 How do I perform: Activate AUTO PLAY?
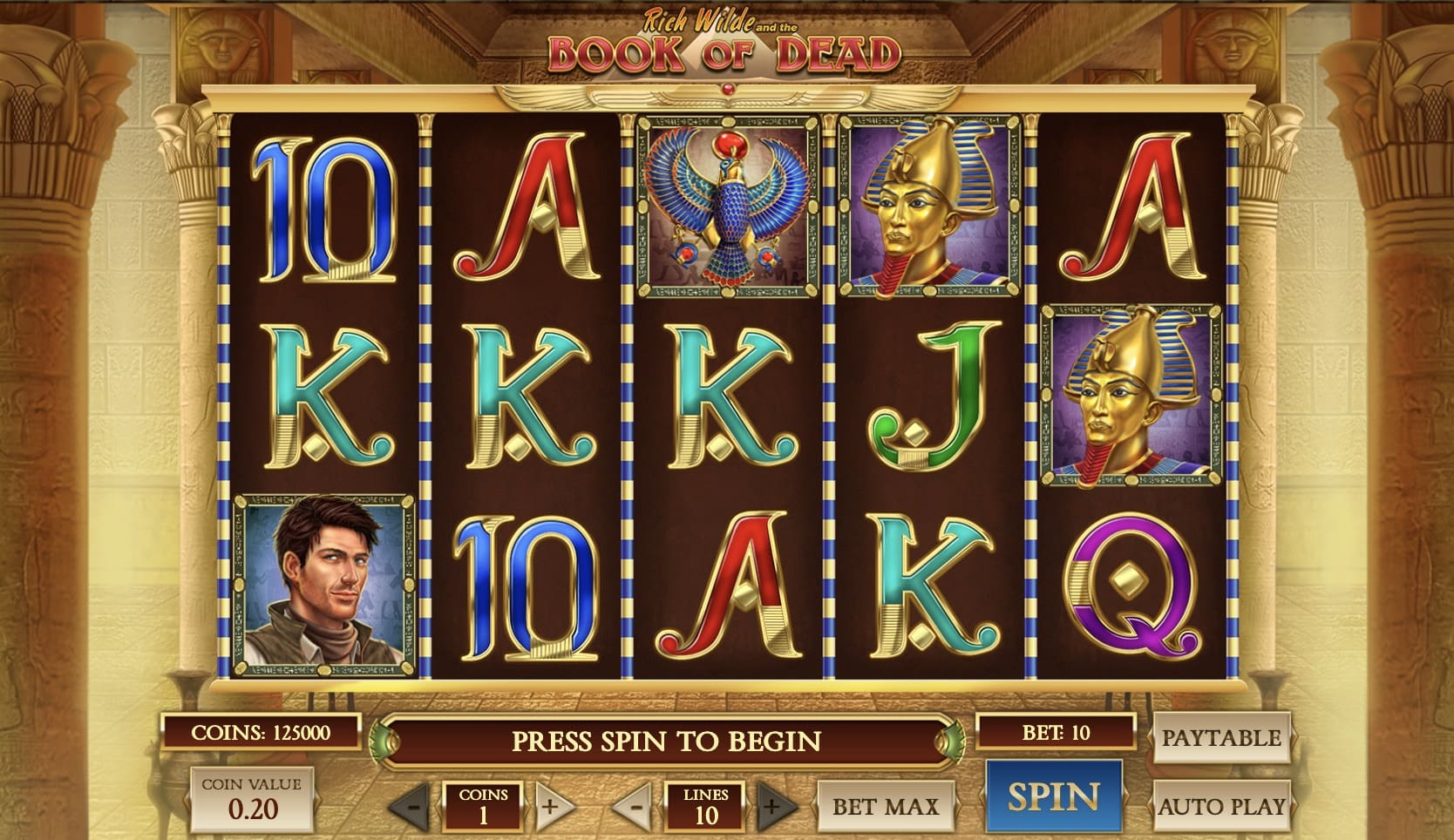pos(1222,806)
